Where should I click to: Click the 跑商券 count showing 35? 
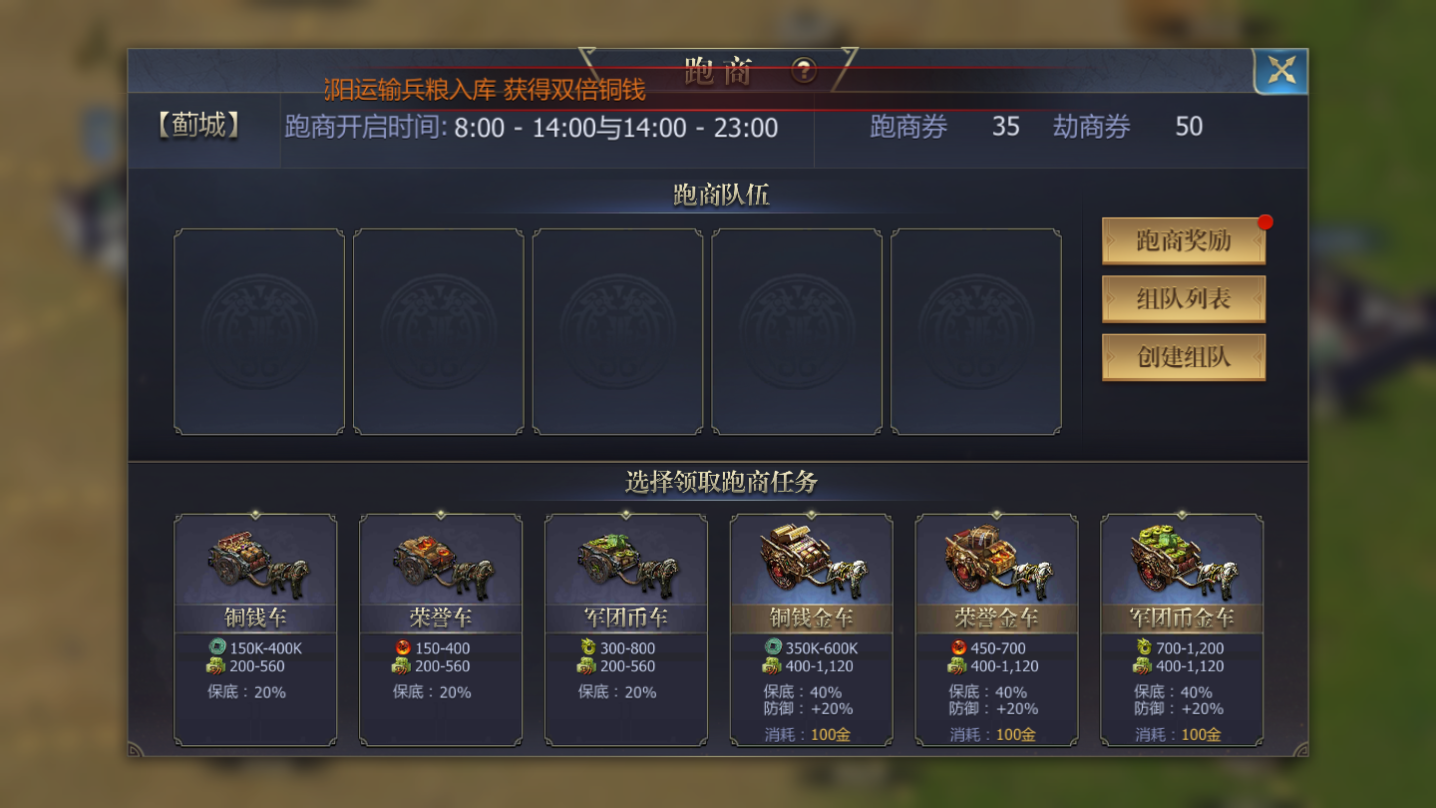(x=1006, y=127)
